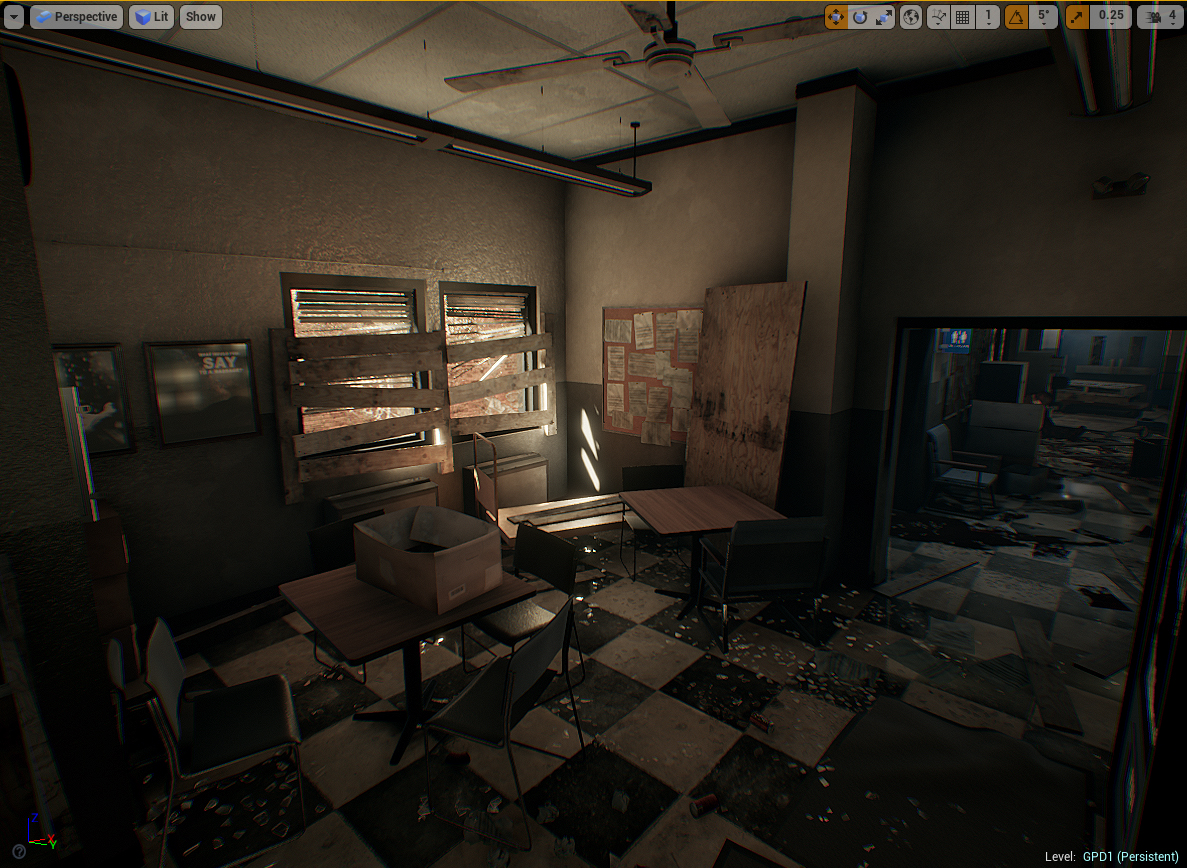Image resolution: width=1187 pixels, height=868 pixels.
Task: Select the translate gizmo tool
Action: pos(836,17)
